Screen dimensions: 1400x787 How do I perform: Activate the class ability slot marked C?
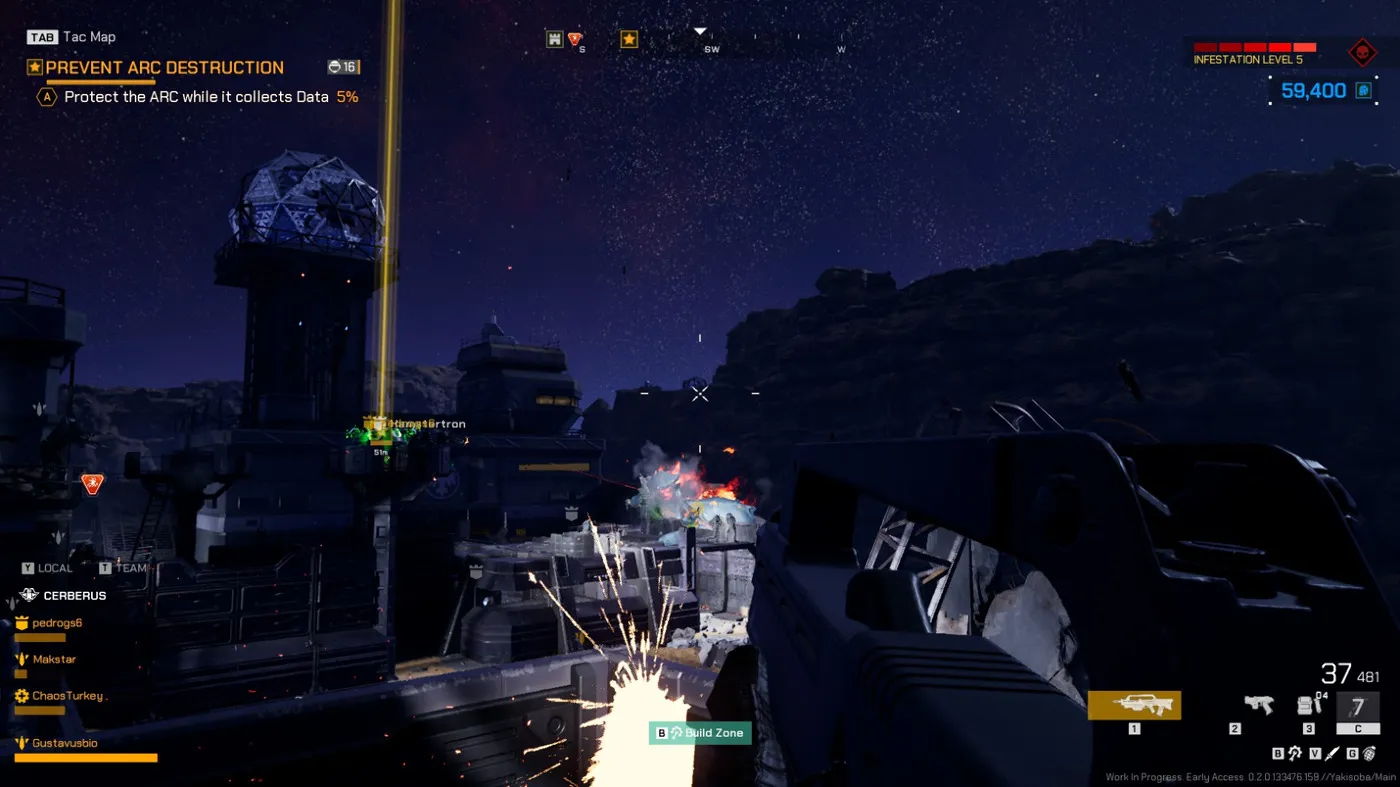[x=1357, y=708]
